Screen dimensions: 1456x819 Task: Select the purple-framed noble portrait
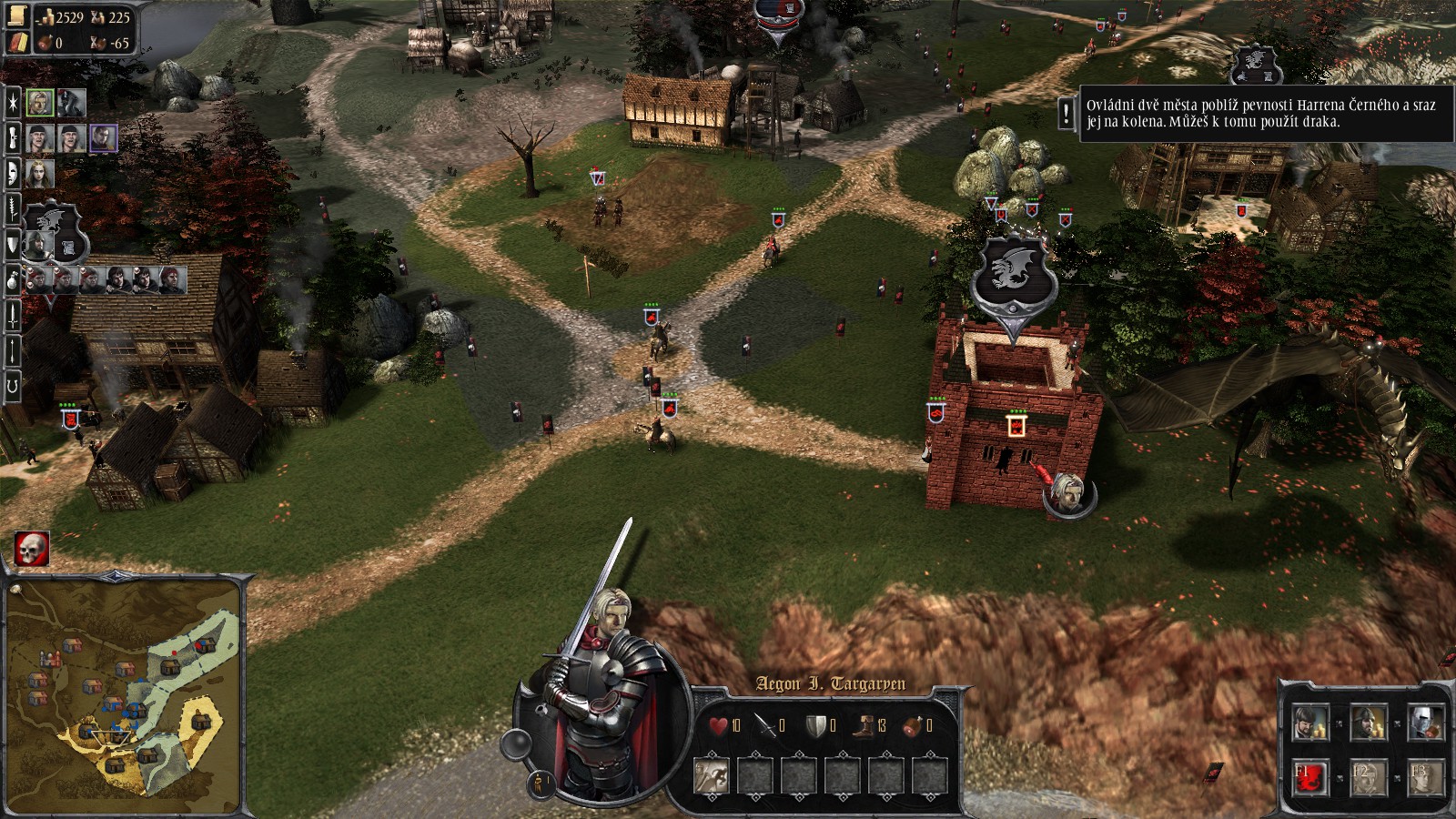click(103, 137)
